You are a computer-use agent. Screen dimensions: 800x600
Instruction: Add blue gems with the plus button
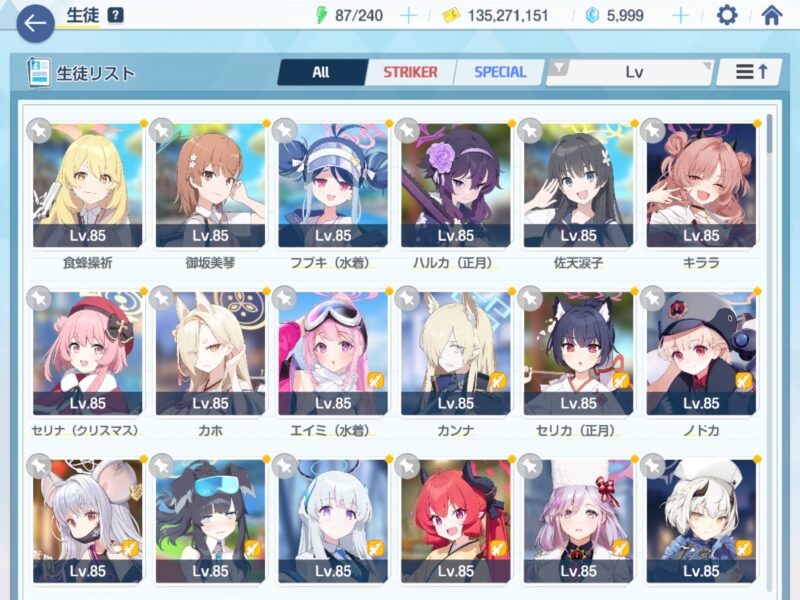(x=681, y=15)
